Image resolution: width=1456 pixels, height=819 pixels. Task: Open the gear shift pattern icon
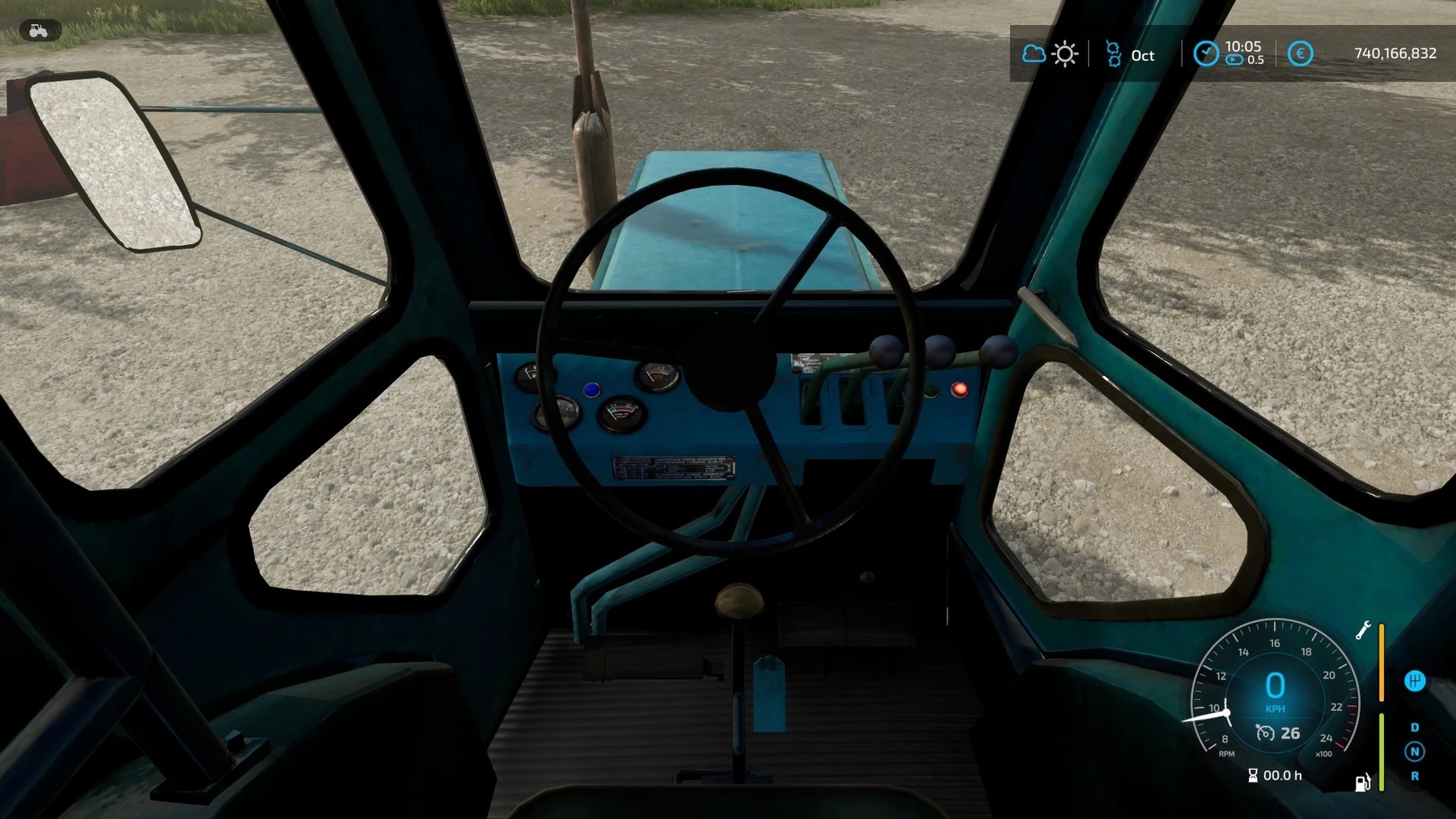1416,682
